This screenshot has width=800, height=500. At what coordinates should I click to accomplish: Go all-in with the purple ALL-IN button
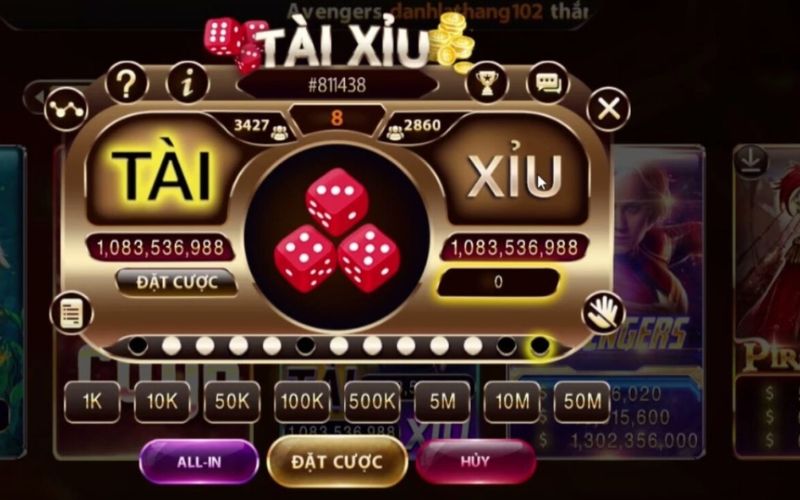tap(199, 462)
